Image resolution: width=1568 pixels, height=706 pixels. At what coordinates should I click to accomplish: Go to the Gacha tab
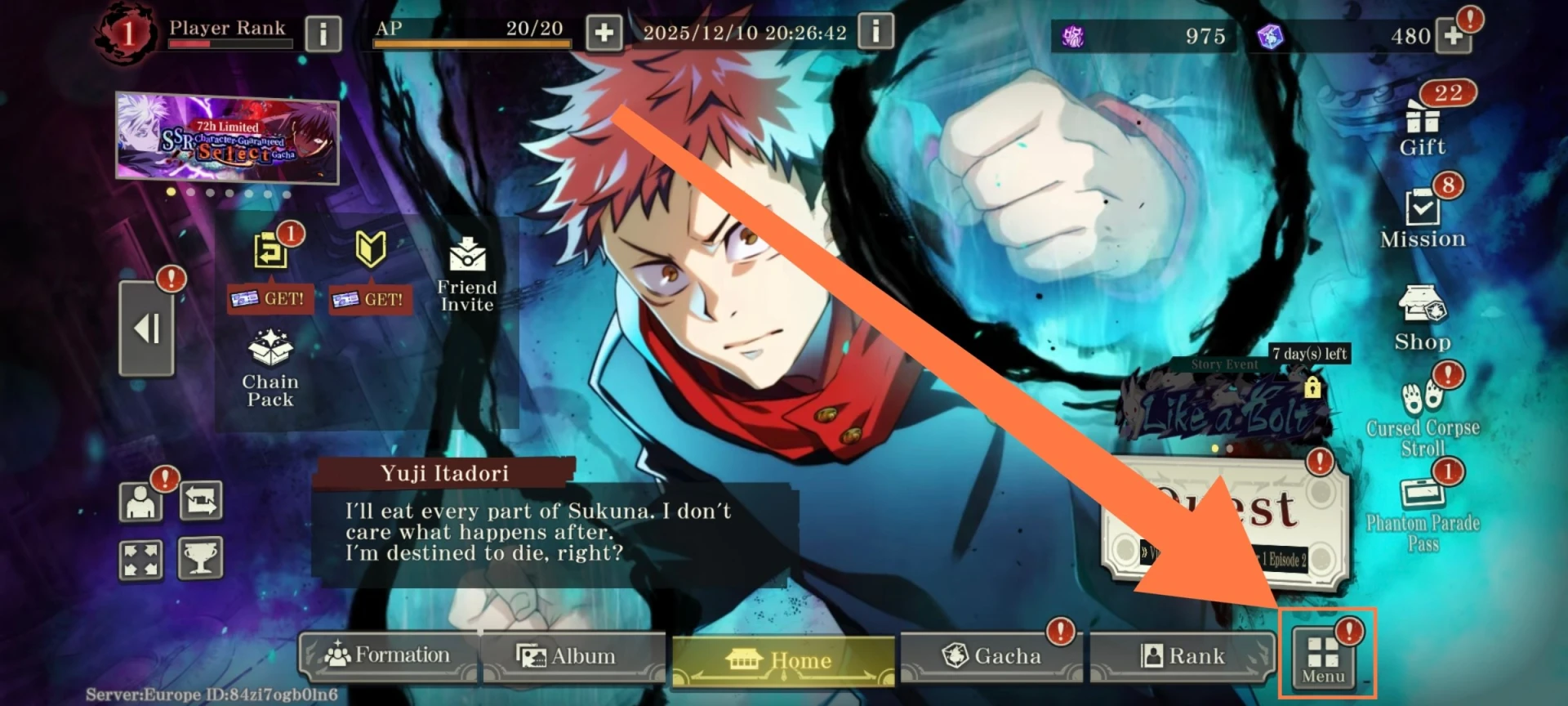[x=992, y=656]
